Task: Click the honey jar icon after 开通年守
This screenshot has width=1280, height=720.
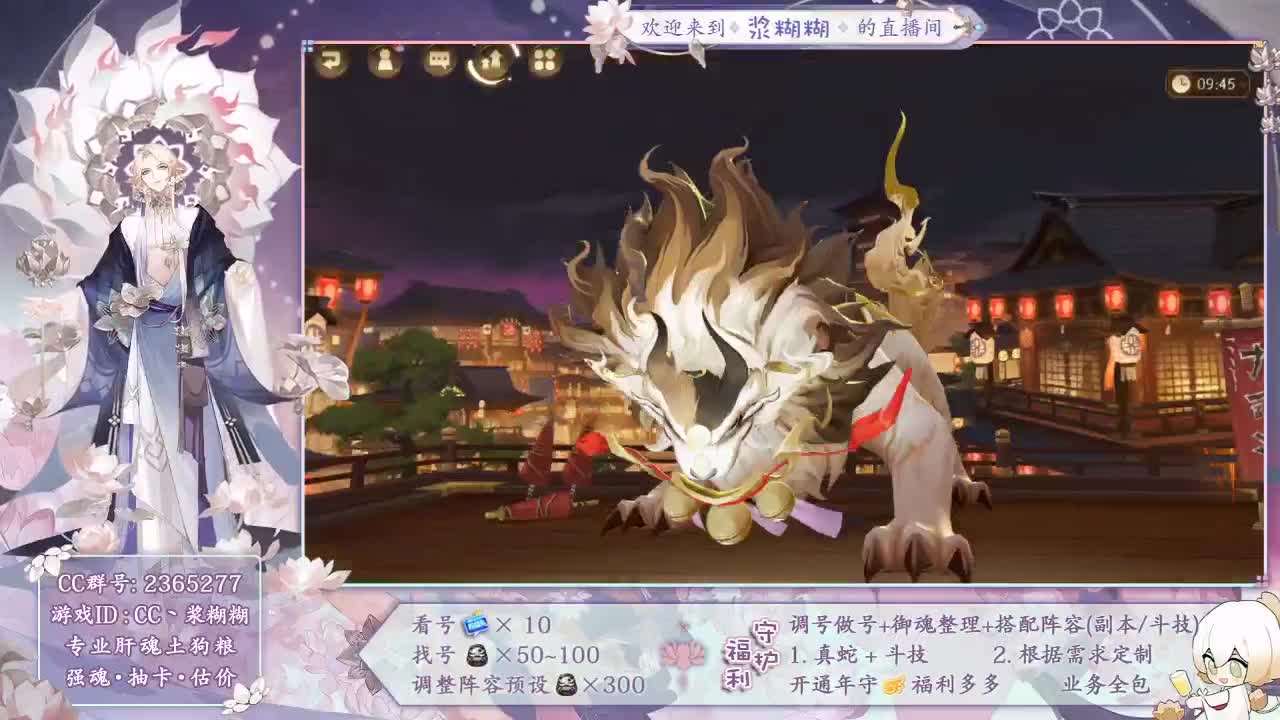Action: click(892, 686)
